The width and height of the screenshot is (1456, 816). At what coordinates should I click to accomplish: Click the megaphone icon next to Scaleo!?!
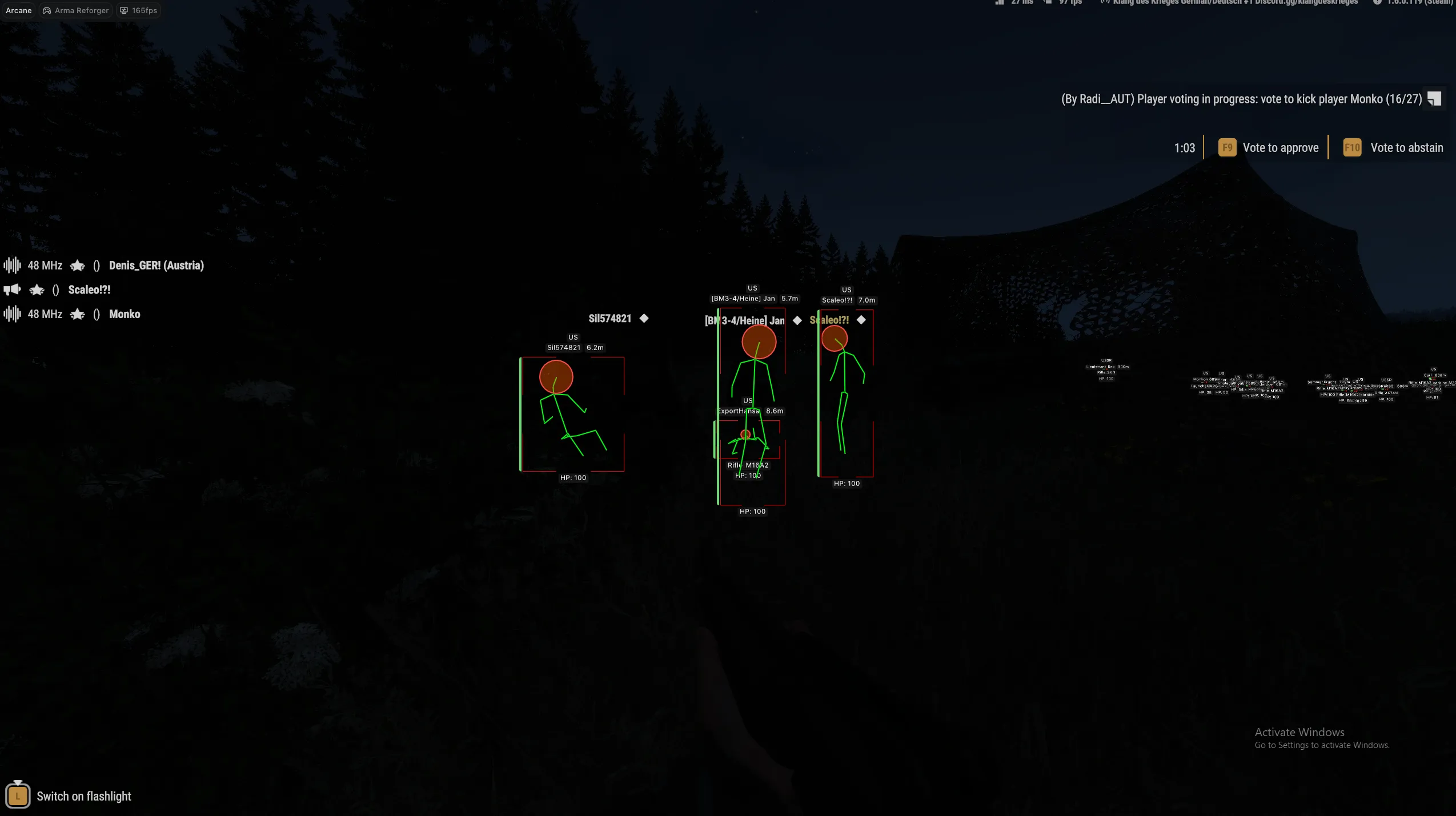12,290
